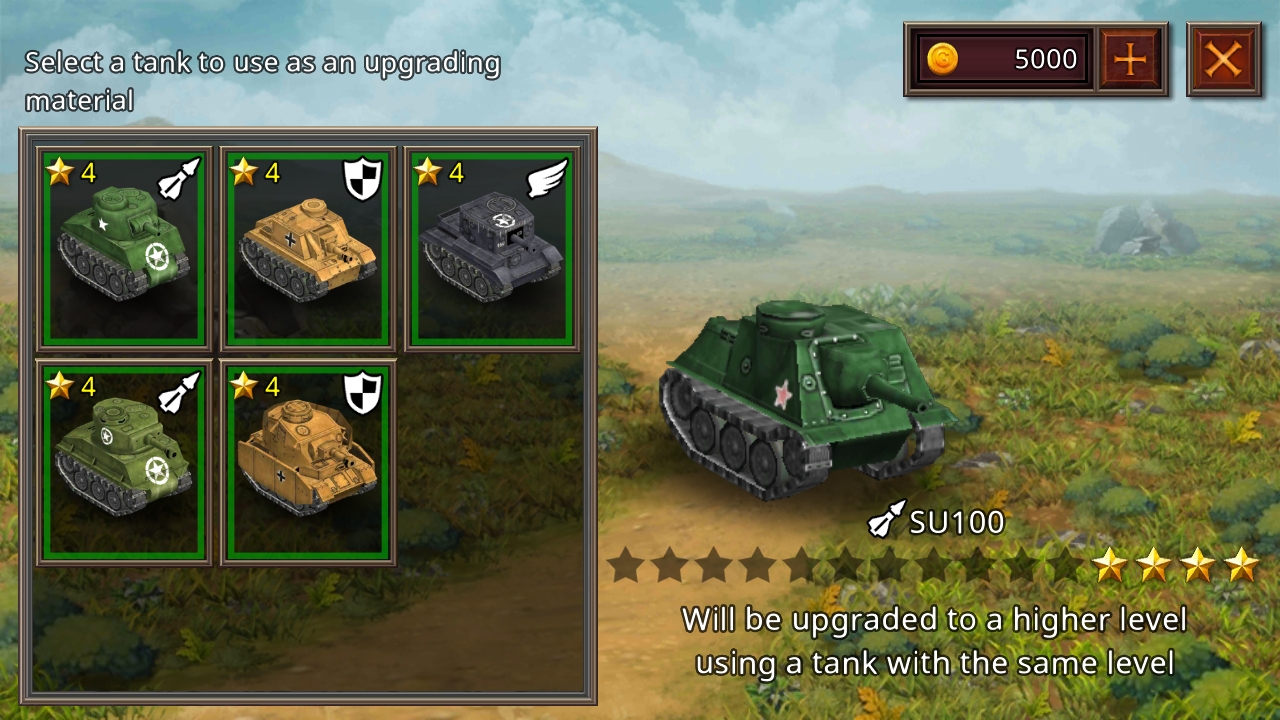1280x720 pixels.
Task: Close the upgrade screen with the X button
Action: point(1223,60)
